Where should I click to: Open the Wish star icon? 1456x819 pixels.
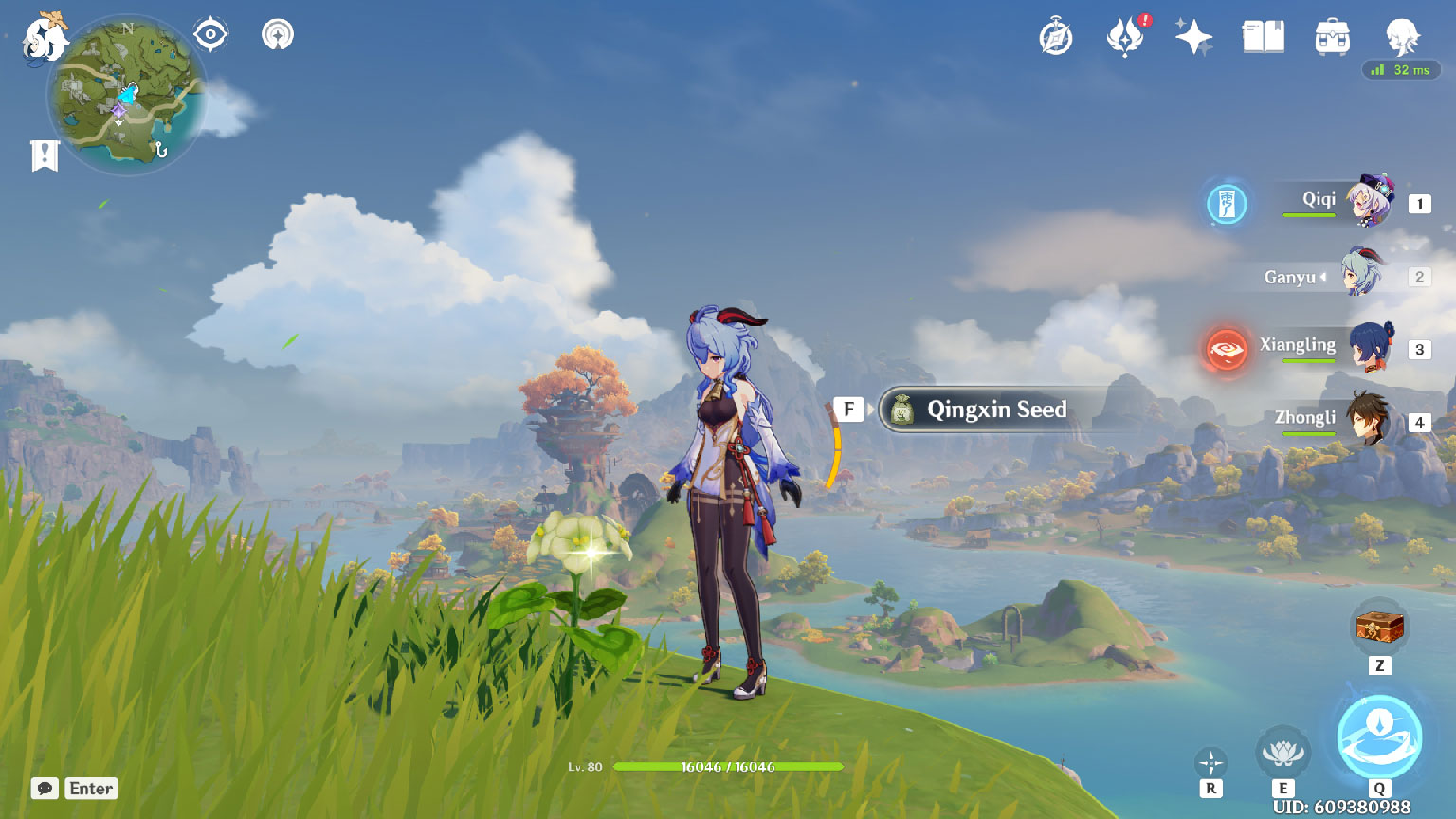pyautogui.click(x=1193, y=38)
